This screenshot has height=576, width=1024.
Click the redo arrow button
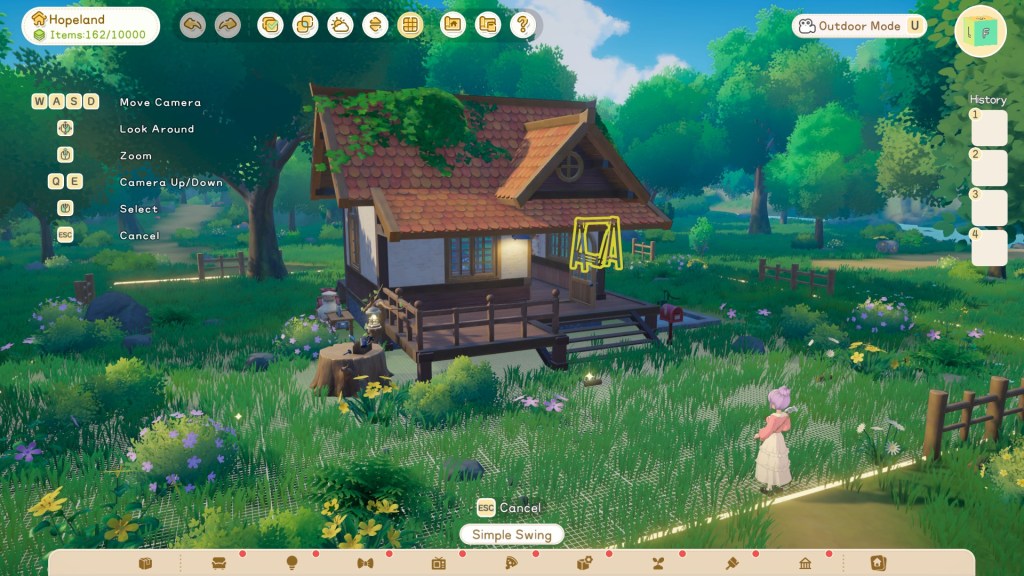(x=228, y=26)
